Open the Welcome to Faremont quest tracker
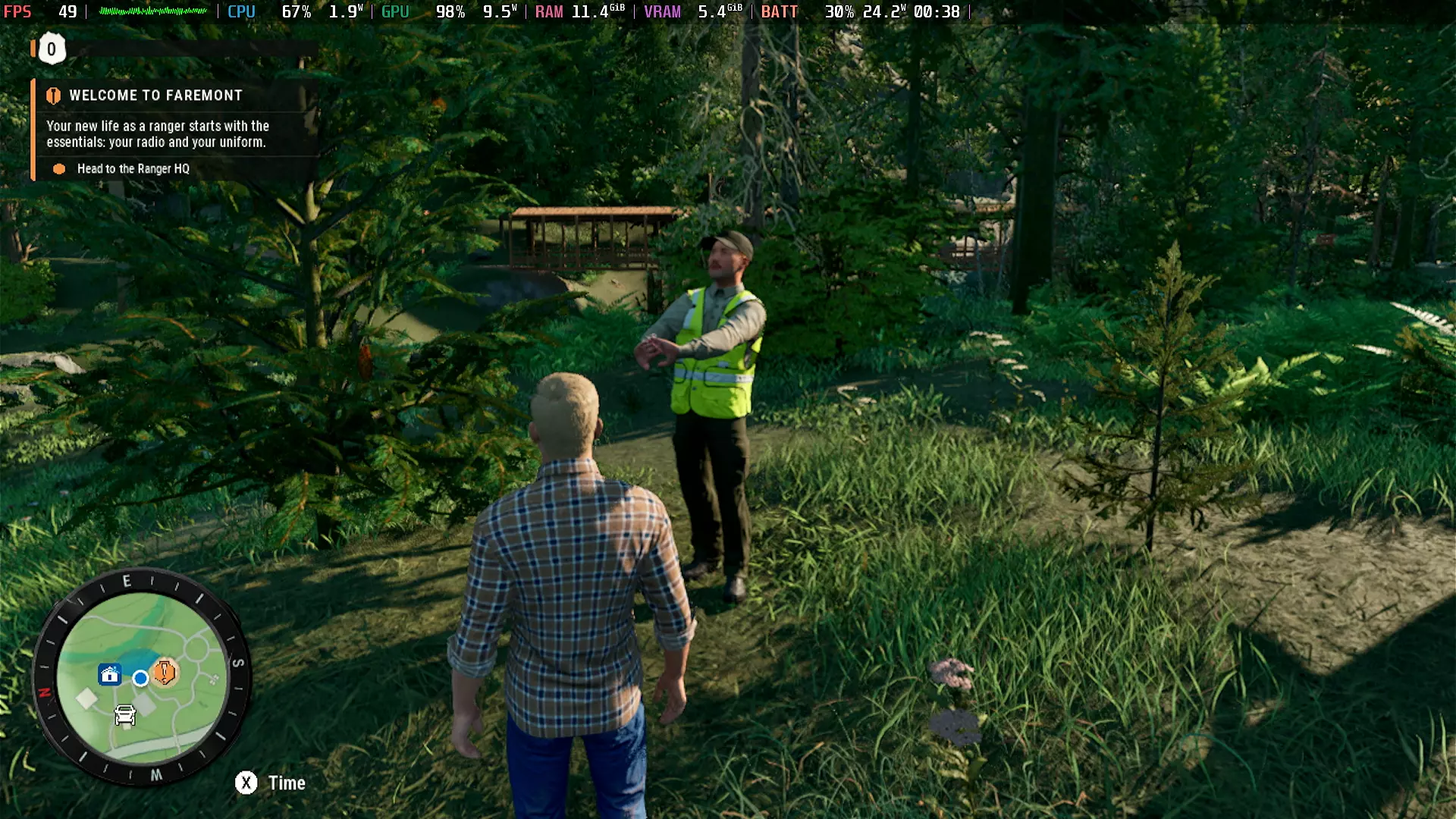The width and height of the screenshot is (1456, 819). (155, 96)
